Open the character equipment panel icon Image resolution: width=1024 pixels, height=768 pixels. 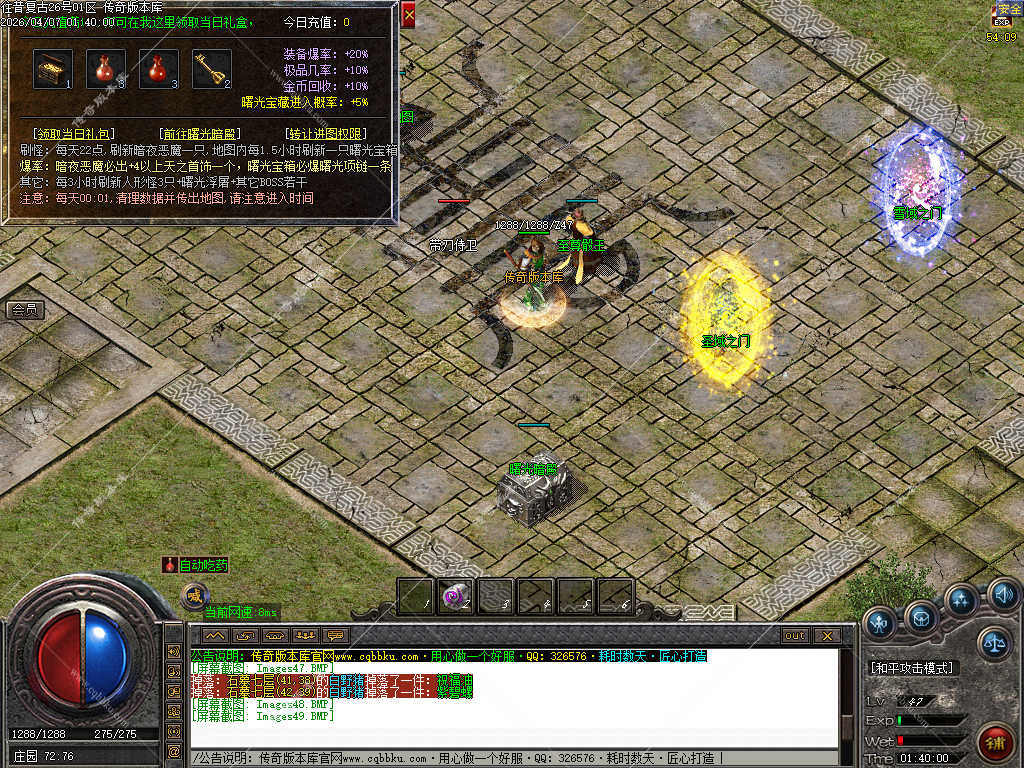tap(880, 623)
